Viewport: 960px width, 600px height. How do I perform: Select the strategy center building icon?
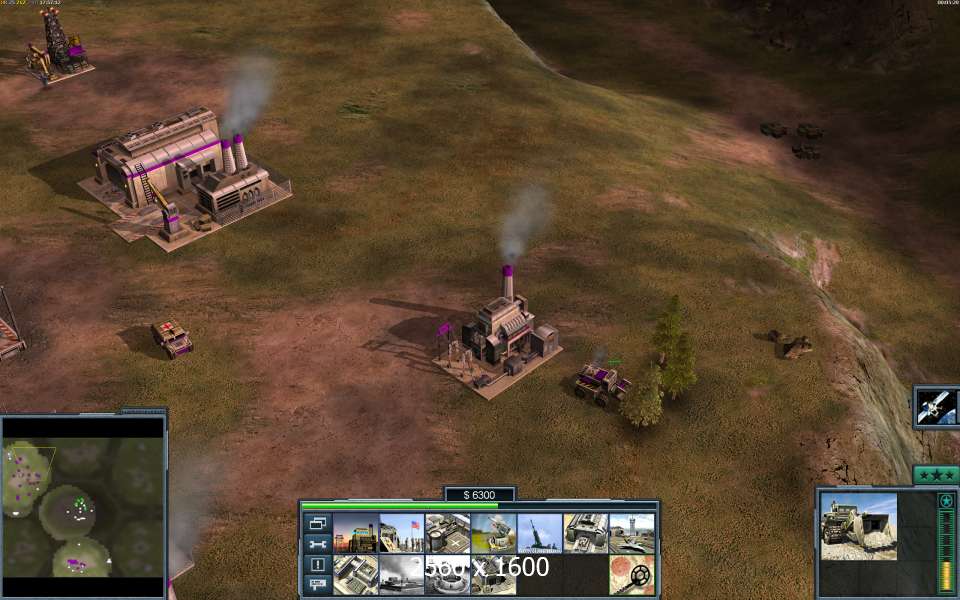355,575
